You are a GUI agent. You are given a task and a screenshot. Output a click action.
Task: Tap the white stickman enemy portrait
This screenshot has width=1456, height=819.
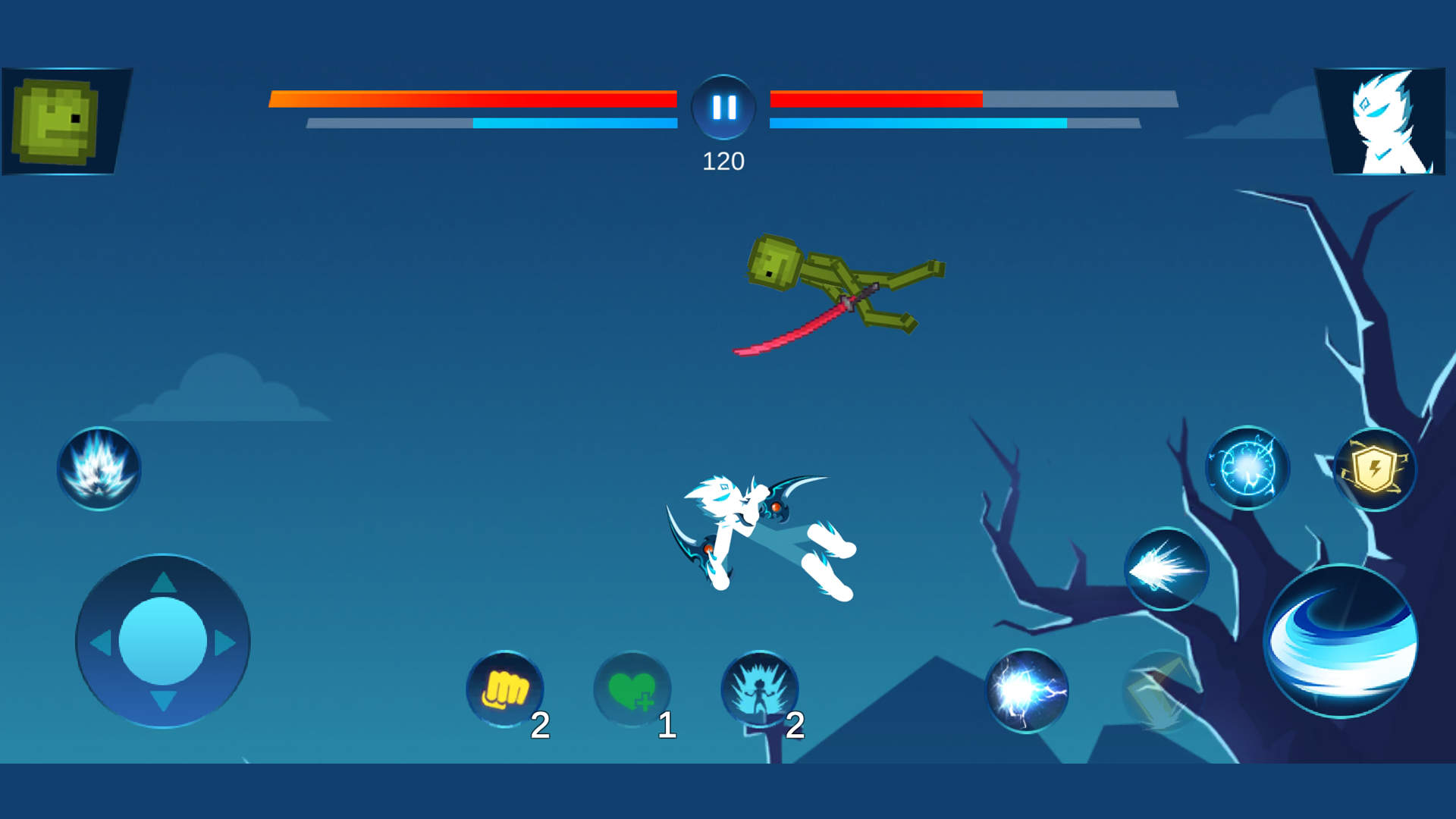click(1385, 121)
